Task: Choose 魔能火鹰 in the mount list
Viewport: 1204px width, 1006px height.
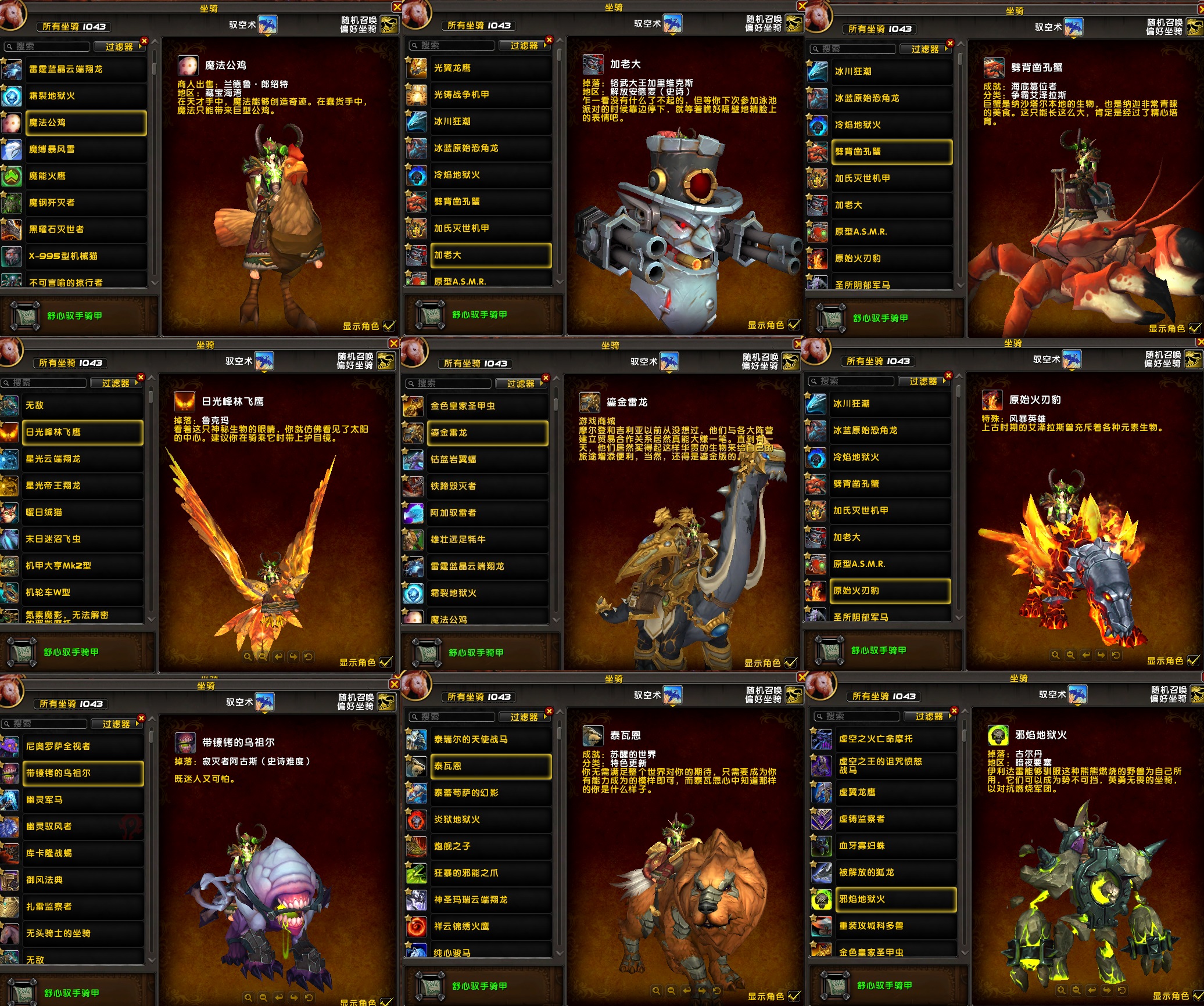Action: [x=85, y=176]
